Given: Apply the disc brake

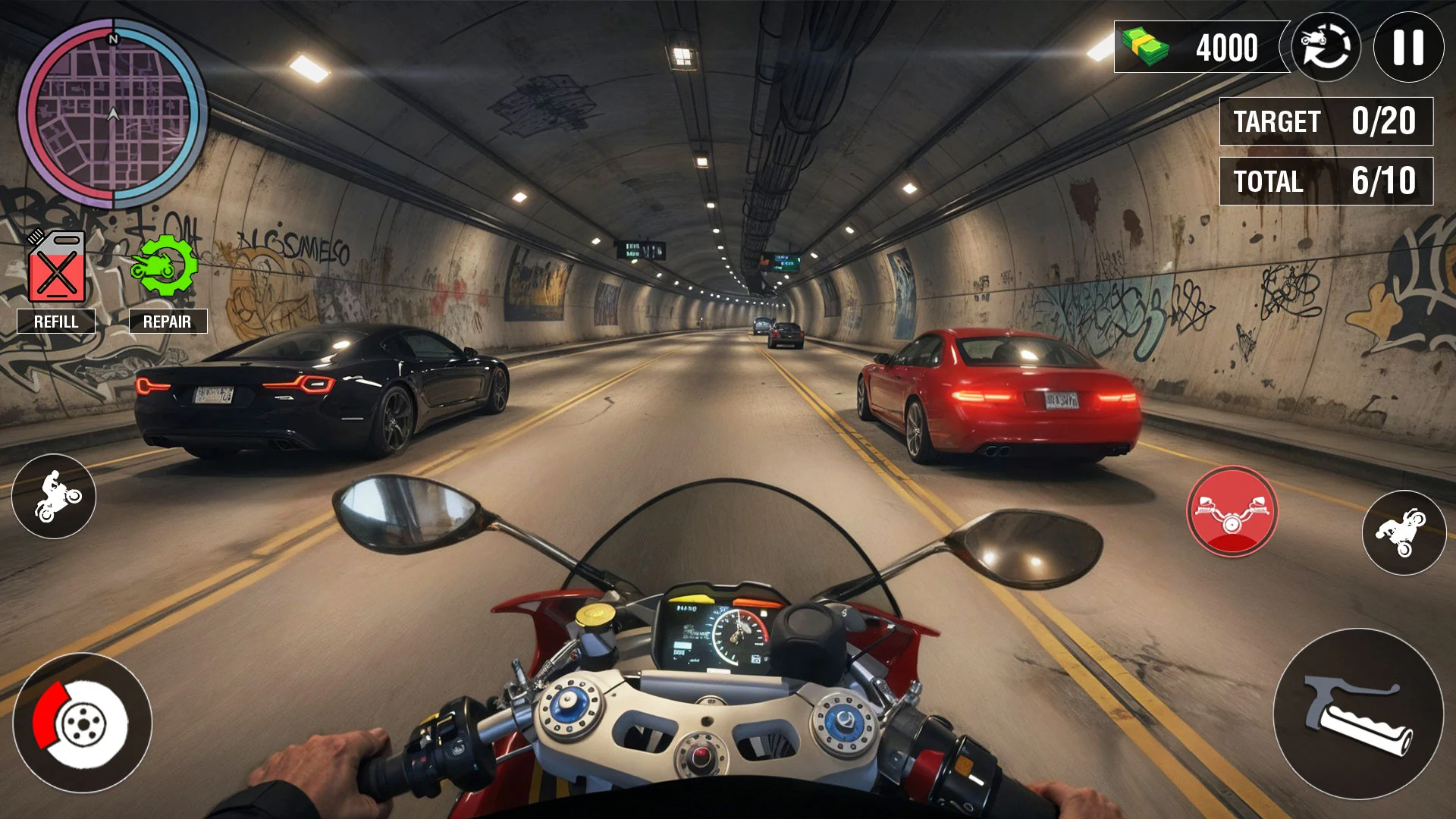Looking at the screenshot, I should tap(82, 723).
